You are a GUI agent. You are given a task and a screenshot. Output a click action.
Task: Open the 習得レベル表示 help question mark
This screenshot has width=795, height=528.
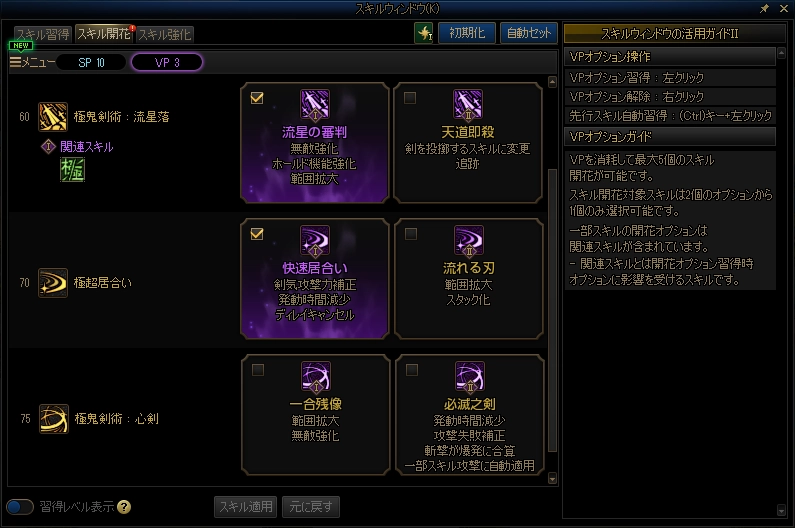pyautogui.click(x=124, y=506)
